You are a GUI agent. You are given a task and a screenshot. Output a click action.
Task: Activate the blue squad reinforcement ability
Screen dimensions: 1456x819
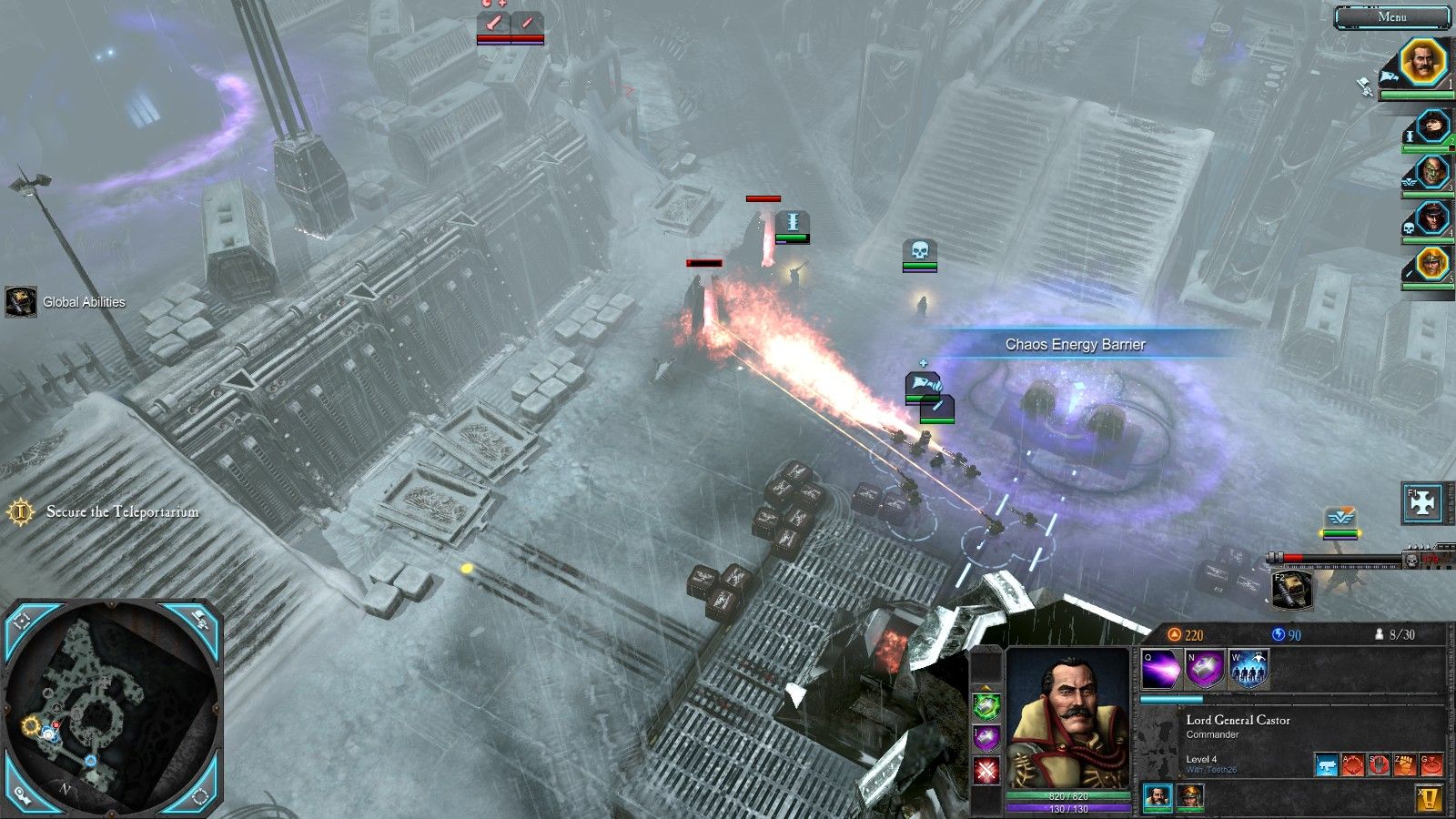(1249, 671)
